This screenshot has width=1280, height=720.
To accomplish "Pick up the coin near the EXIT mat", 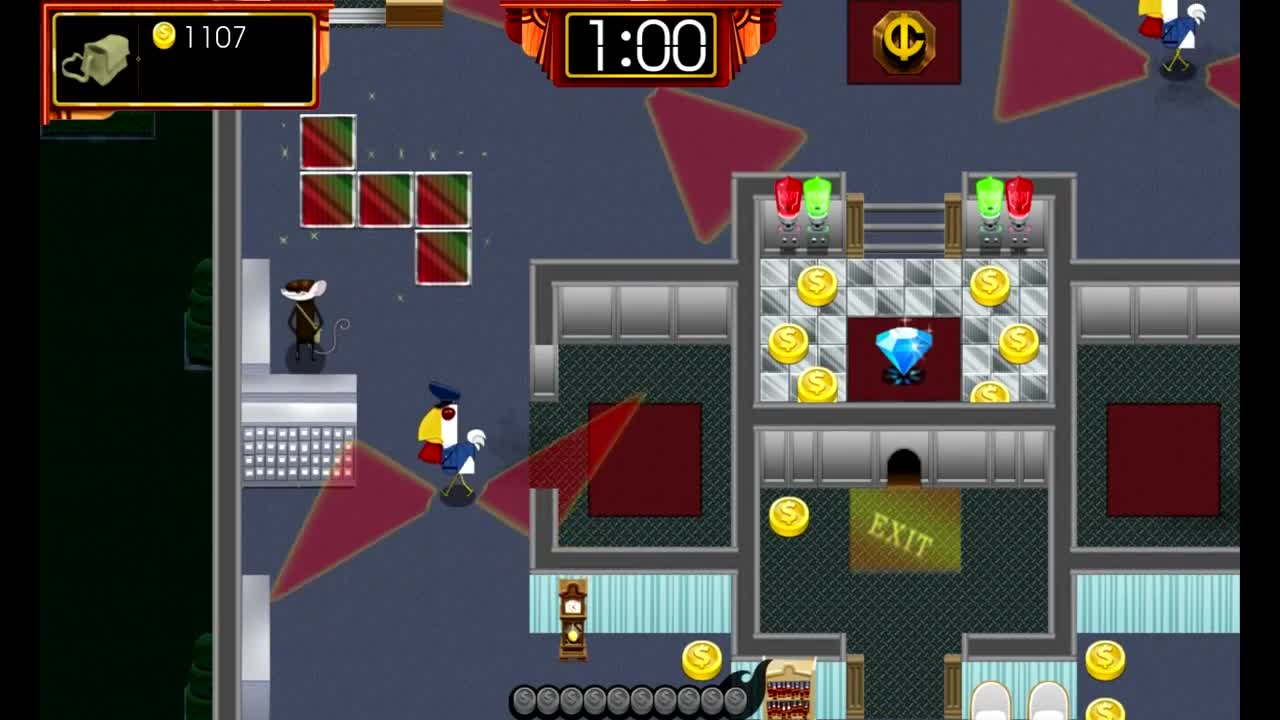I will [789, 516].
